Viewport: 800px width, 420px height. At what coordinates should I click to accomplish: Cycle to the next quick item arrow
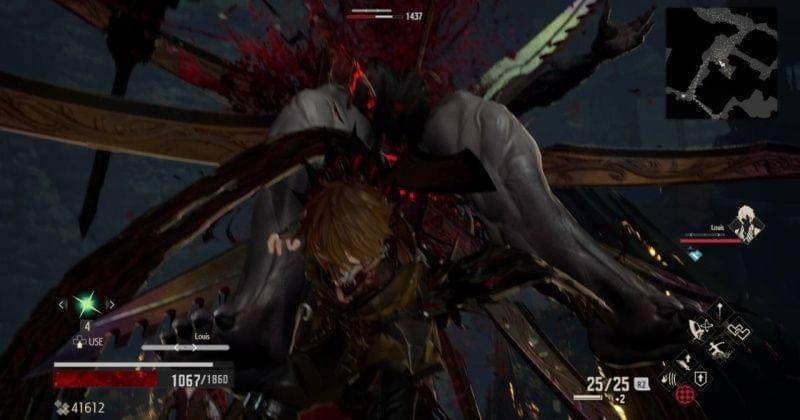tap(110, 303)
